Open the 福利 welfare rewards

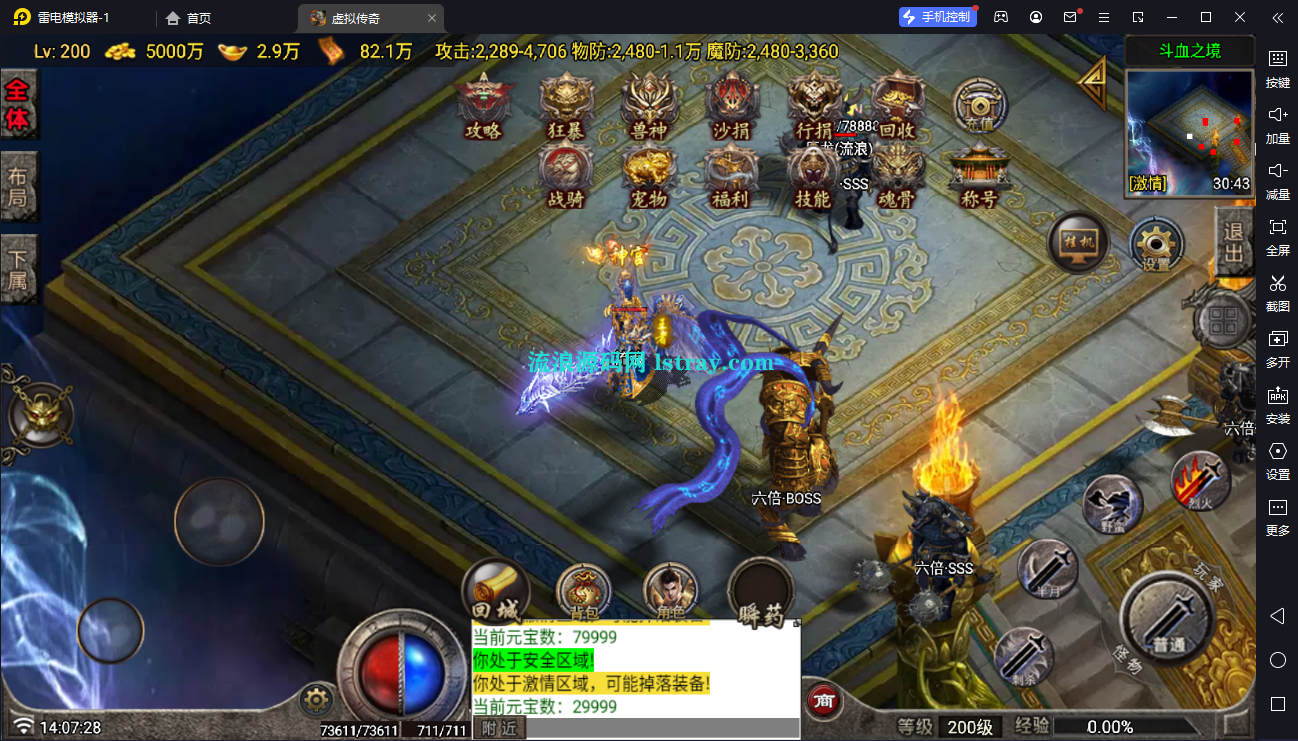(x=731, y=175)
